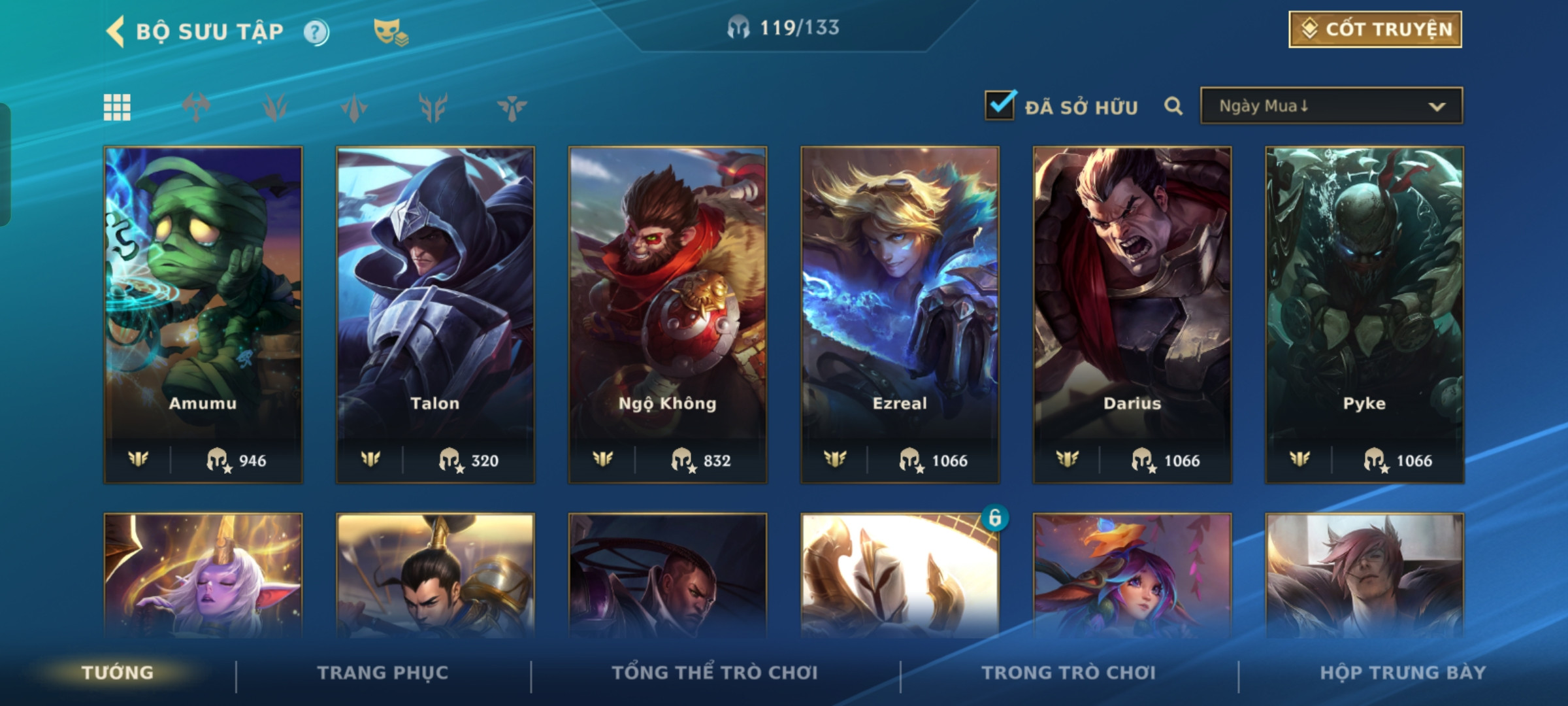
Task: Open the champion search magnifier
Action: click(1173, 106)
